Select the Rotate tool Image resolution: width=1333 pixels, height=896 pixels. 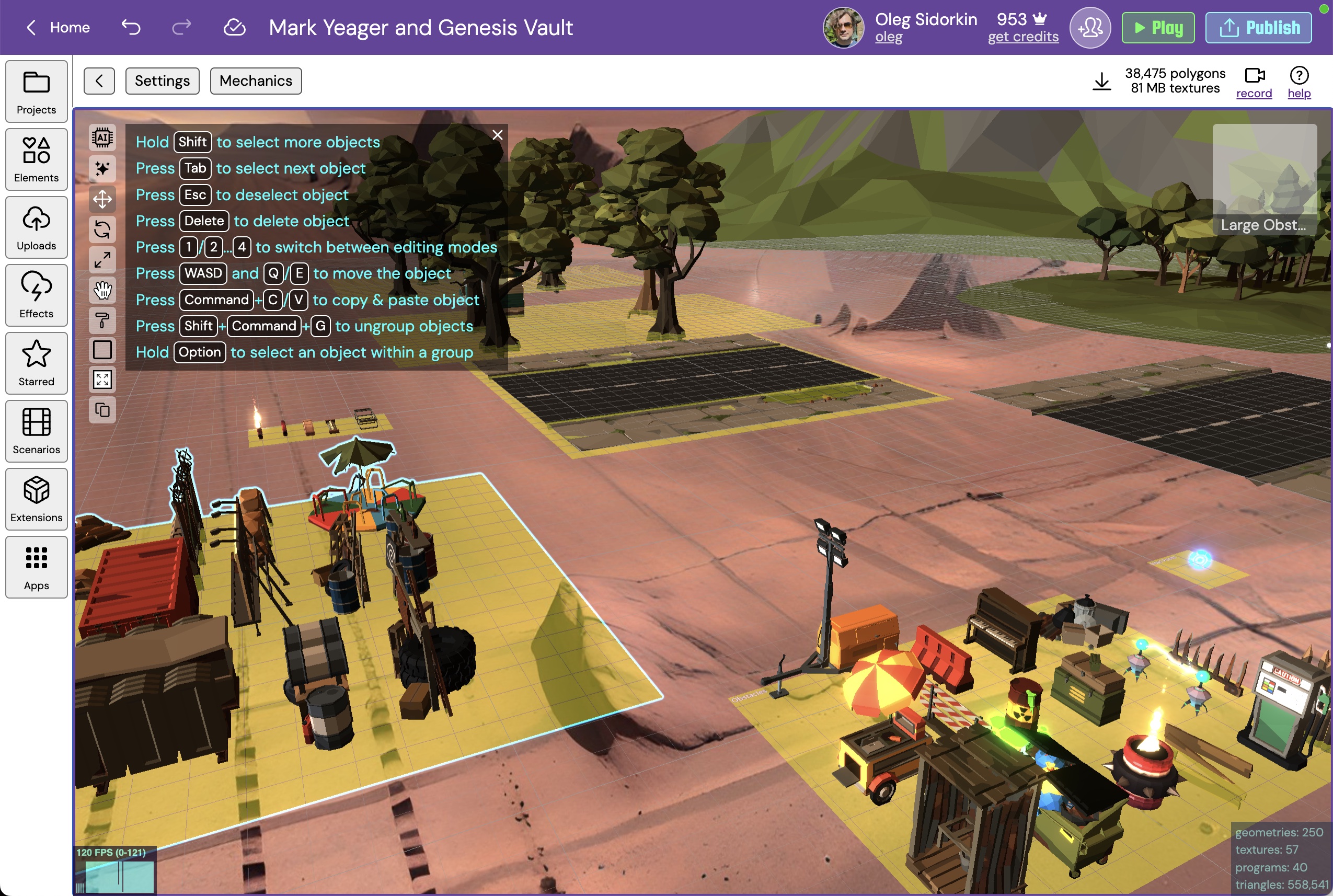coord(103,229)
